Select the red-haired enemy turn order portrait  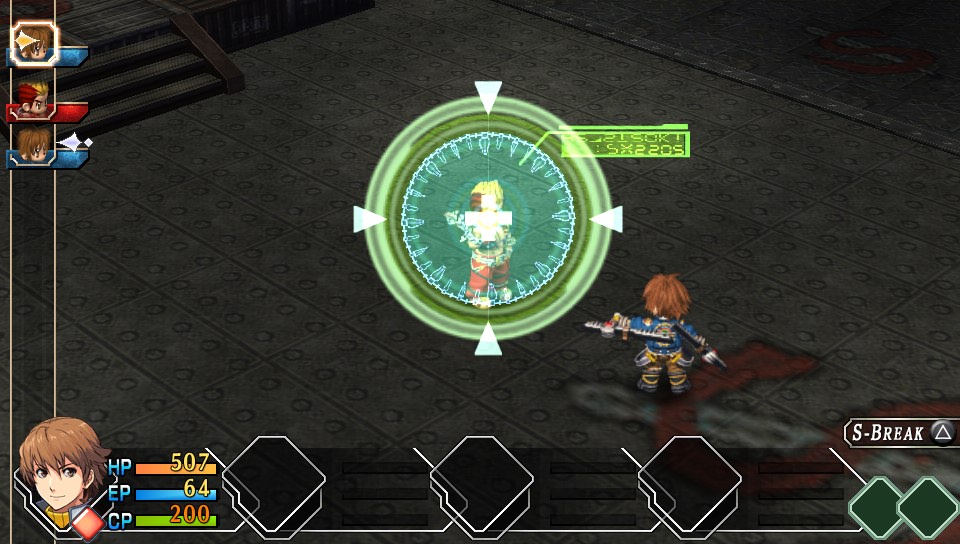(x=34, y=98)
